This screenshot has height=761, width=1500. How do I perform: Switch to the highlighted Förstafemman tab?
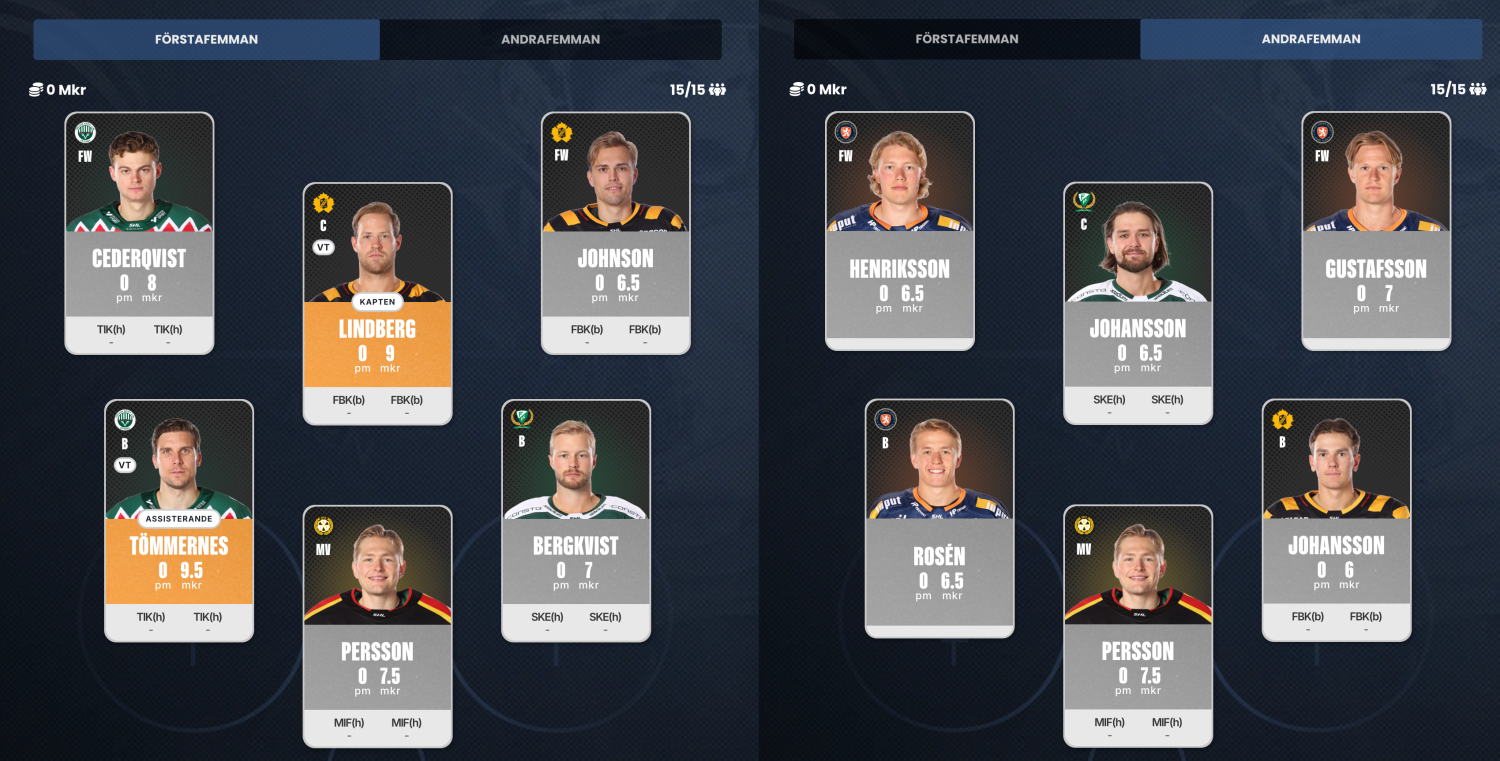[x=207, y=40]
